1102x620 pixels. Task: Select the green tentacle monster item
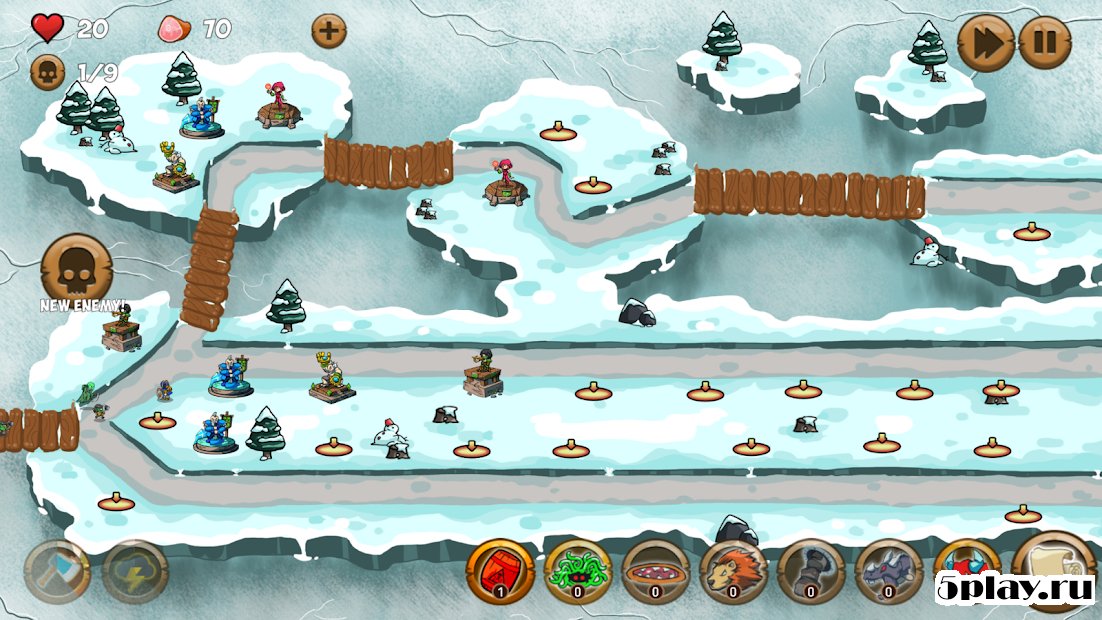click(x=578, y=572)
